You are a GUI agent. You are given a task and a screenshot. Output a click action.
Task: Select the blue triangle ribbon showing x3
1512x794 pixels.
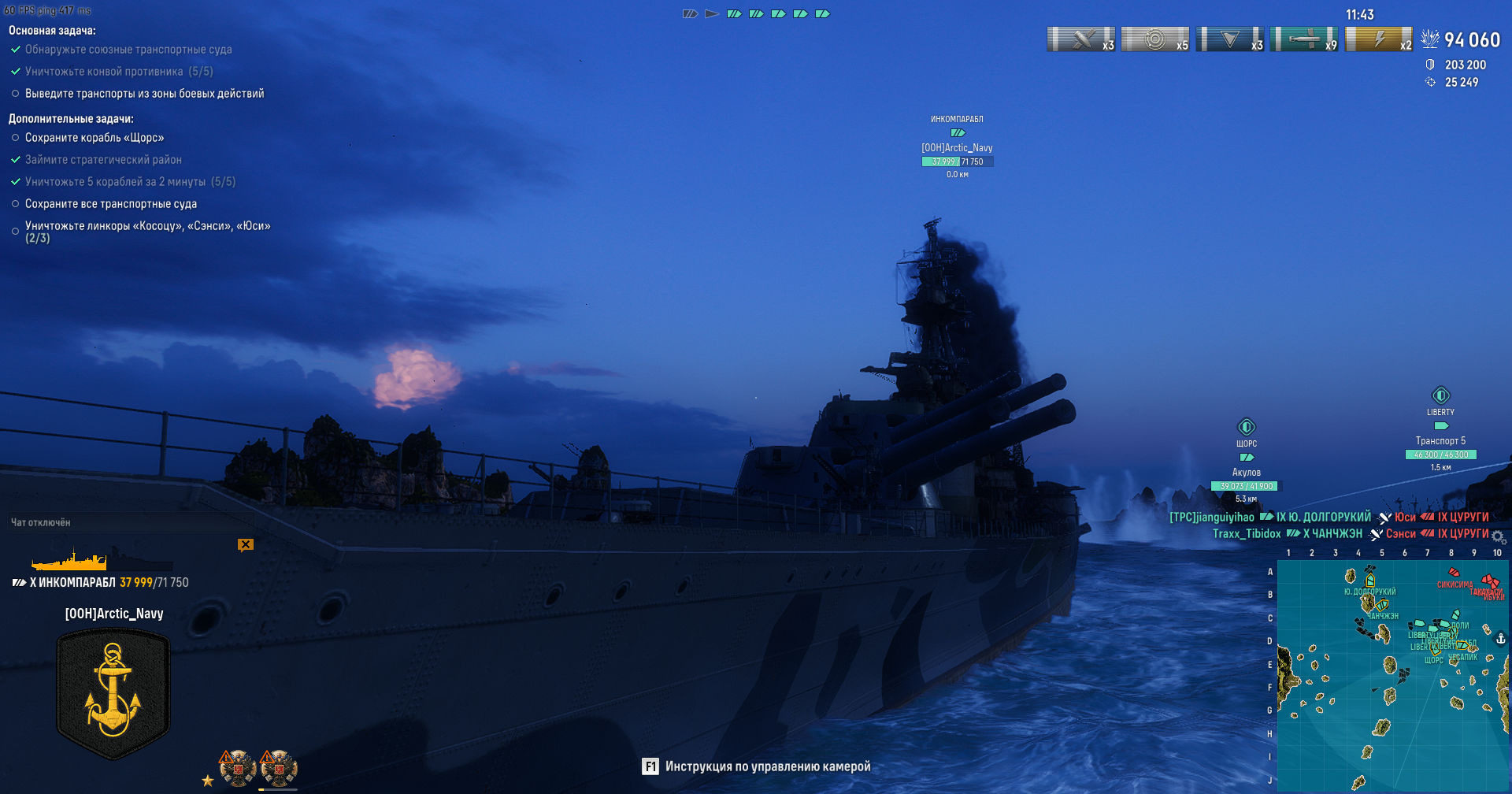[x=1229, y=39]
